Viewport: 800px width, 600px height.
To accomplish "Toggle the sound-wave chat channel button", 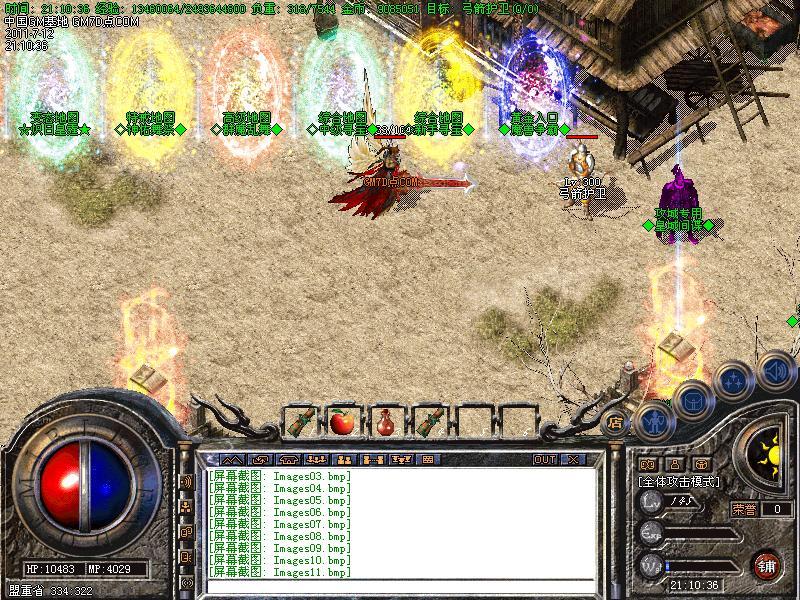I will point(187,481).
